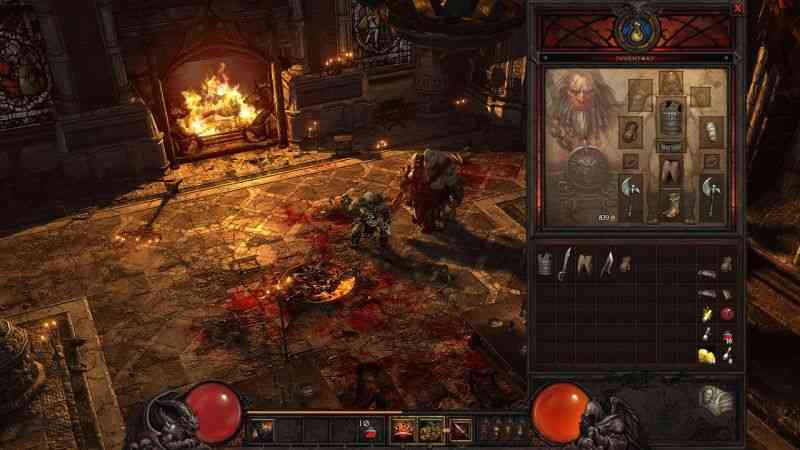
Task: Select the gold pile in the backpack
Action: click(706, 355)
